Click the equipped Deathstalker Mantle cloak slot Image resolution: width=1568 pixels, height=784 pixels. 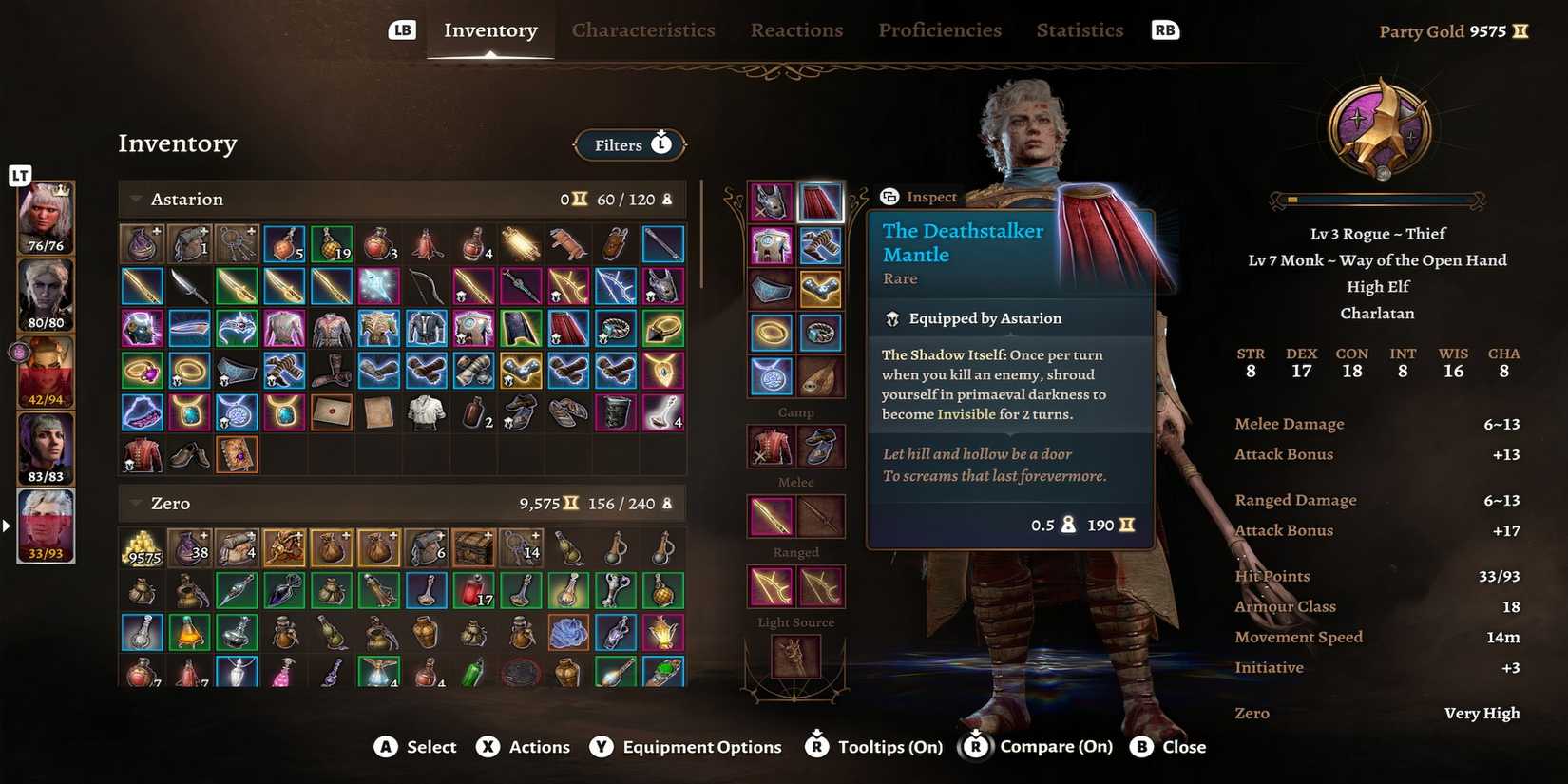click(820, 201)
